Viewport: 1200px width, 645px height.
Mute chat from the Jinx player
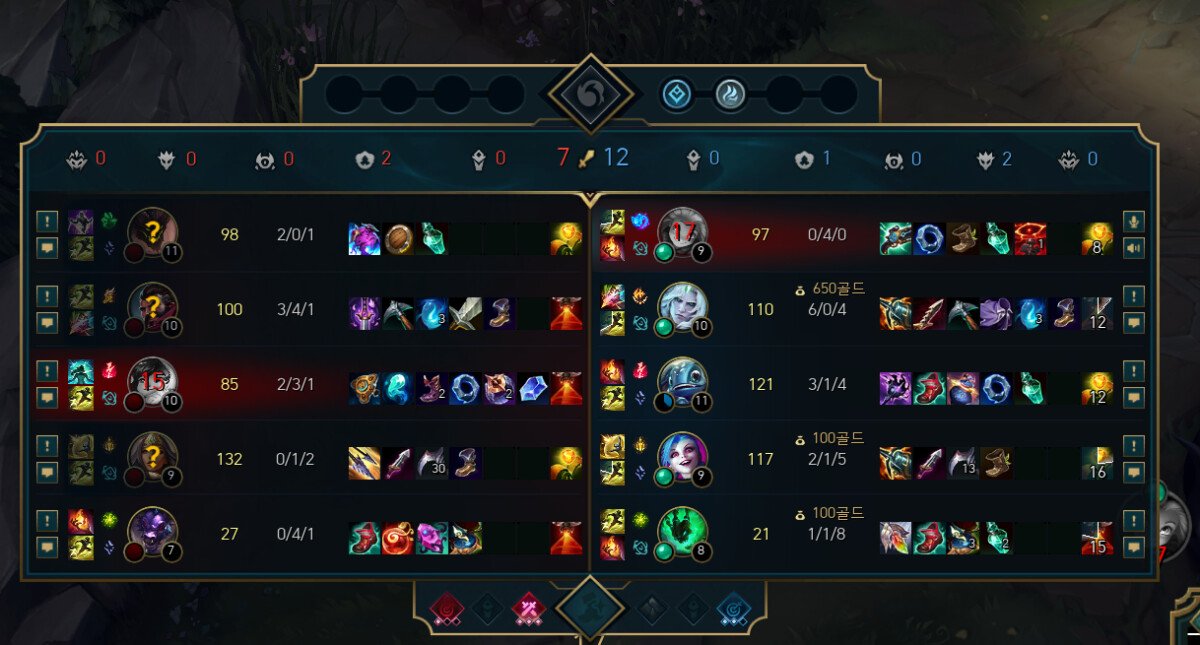1133,472
